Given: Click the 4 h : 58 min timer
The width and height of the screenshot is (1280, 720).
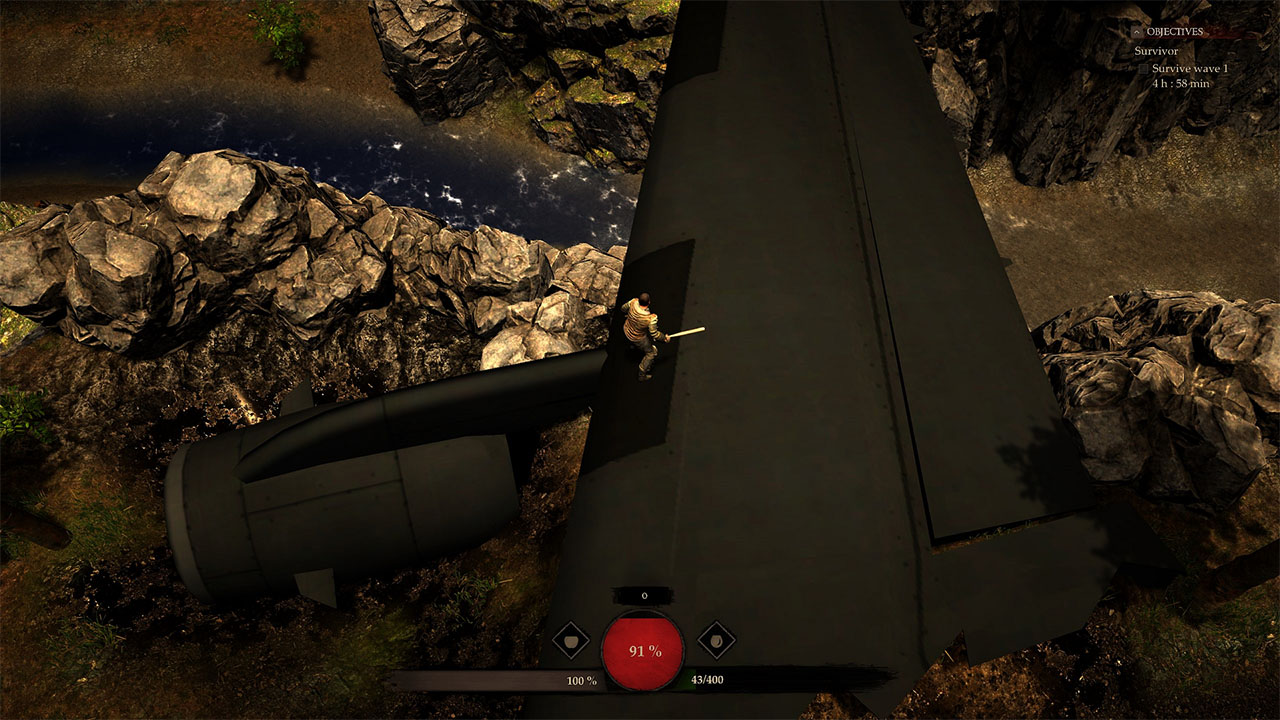Looking at the screenshot, I should coord(1181,82).
